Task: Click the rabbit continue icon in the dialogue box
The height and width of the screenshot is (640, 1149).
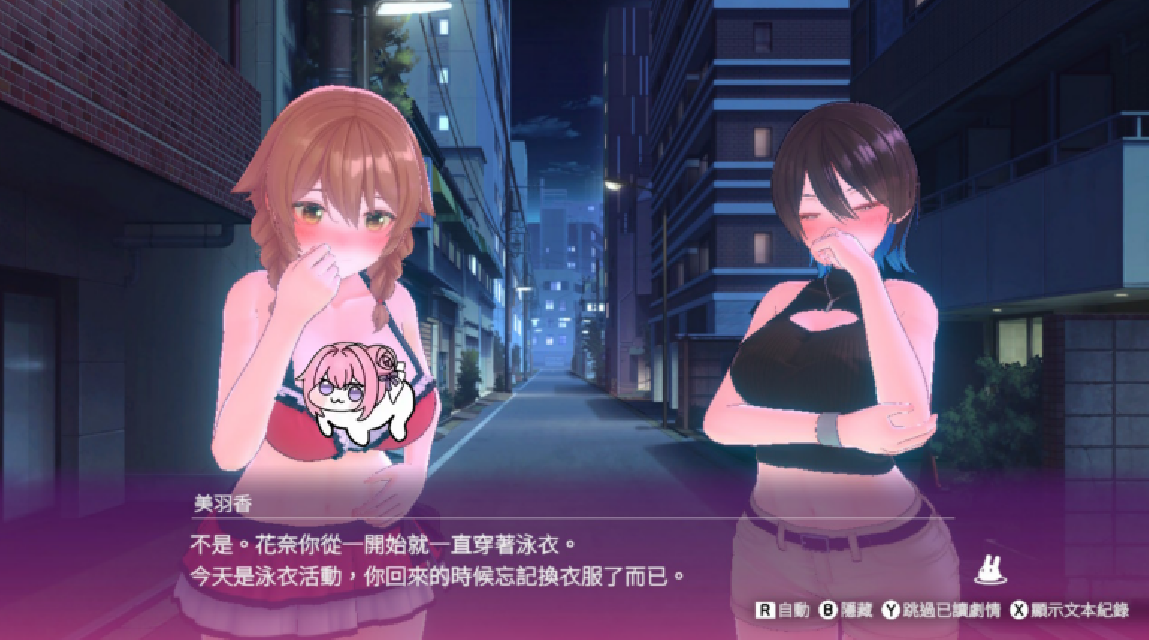Action: pos(990,570)
